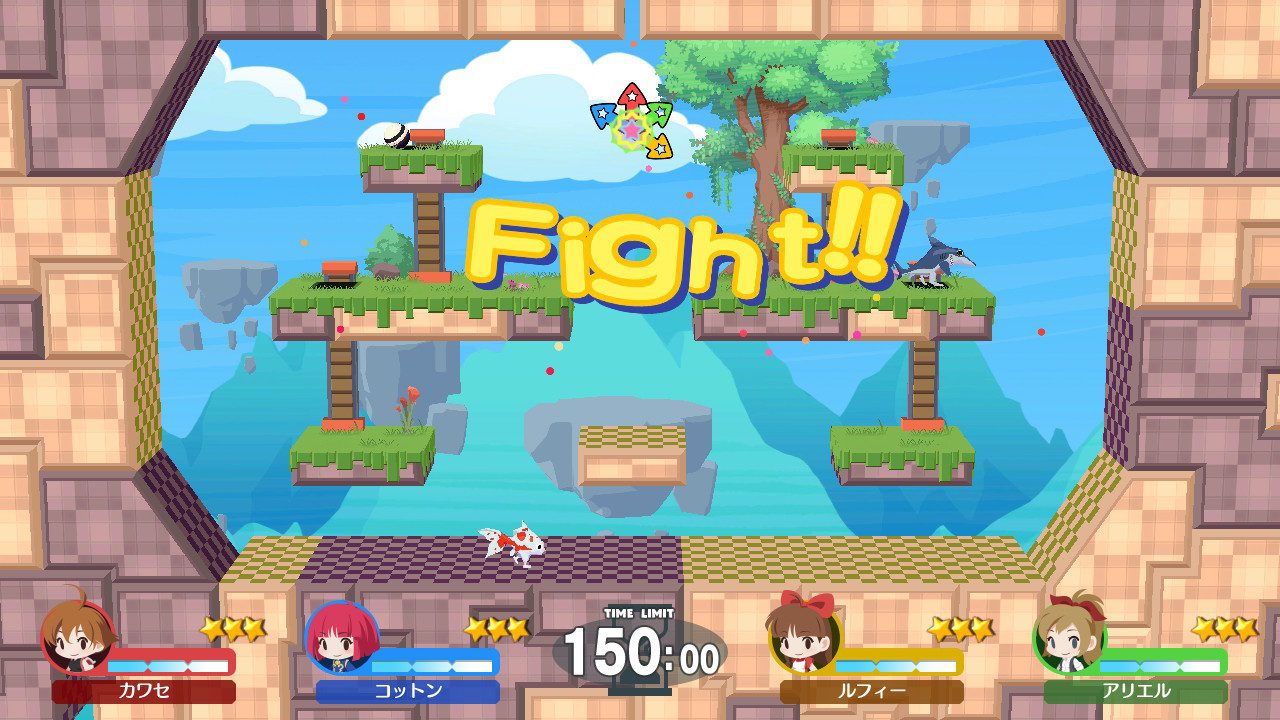Image resolution: width=1280 pixels, height=720 pixels.
Task: Click the TIME LIMIT 150:00 display
Action: click(x=644, y=648)
